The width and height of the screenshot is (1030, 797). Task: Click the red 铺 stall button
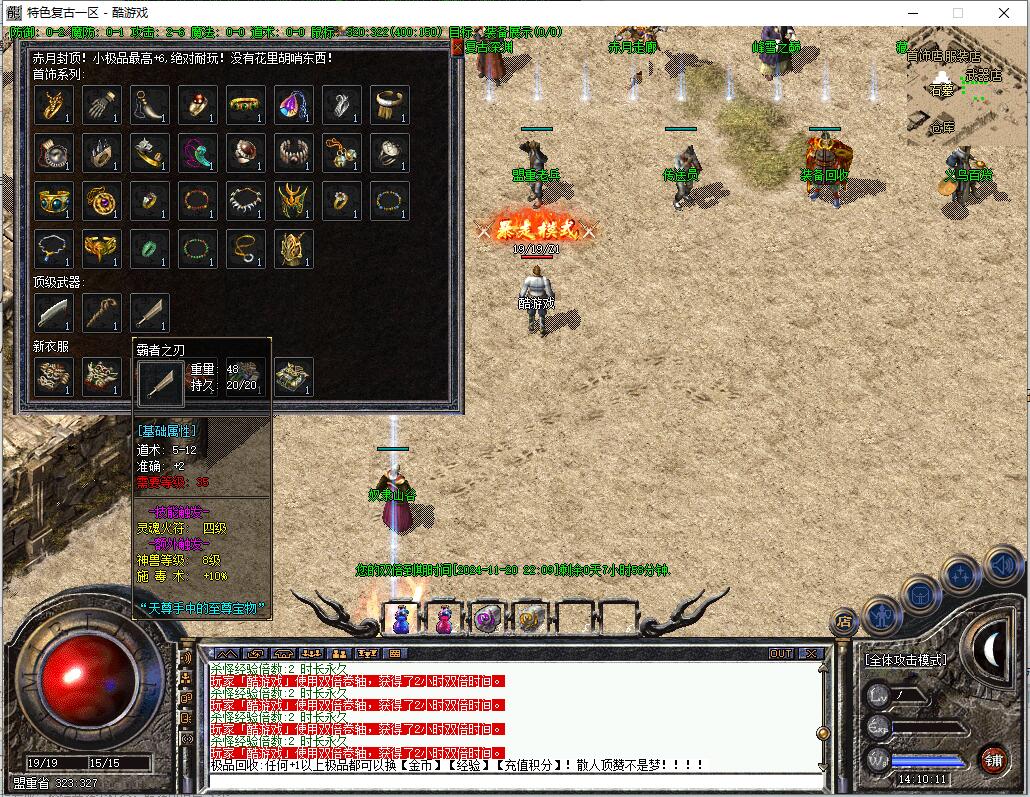(992, 759)
